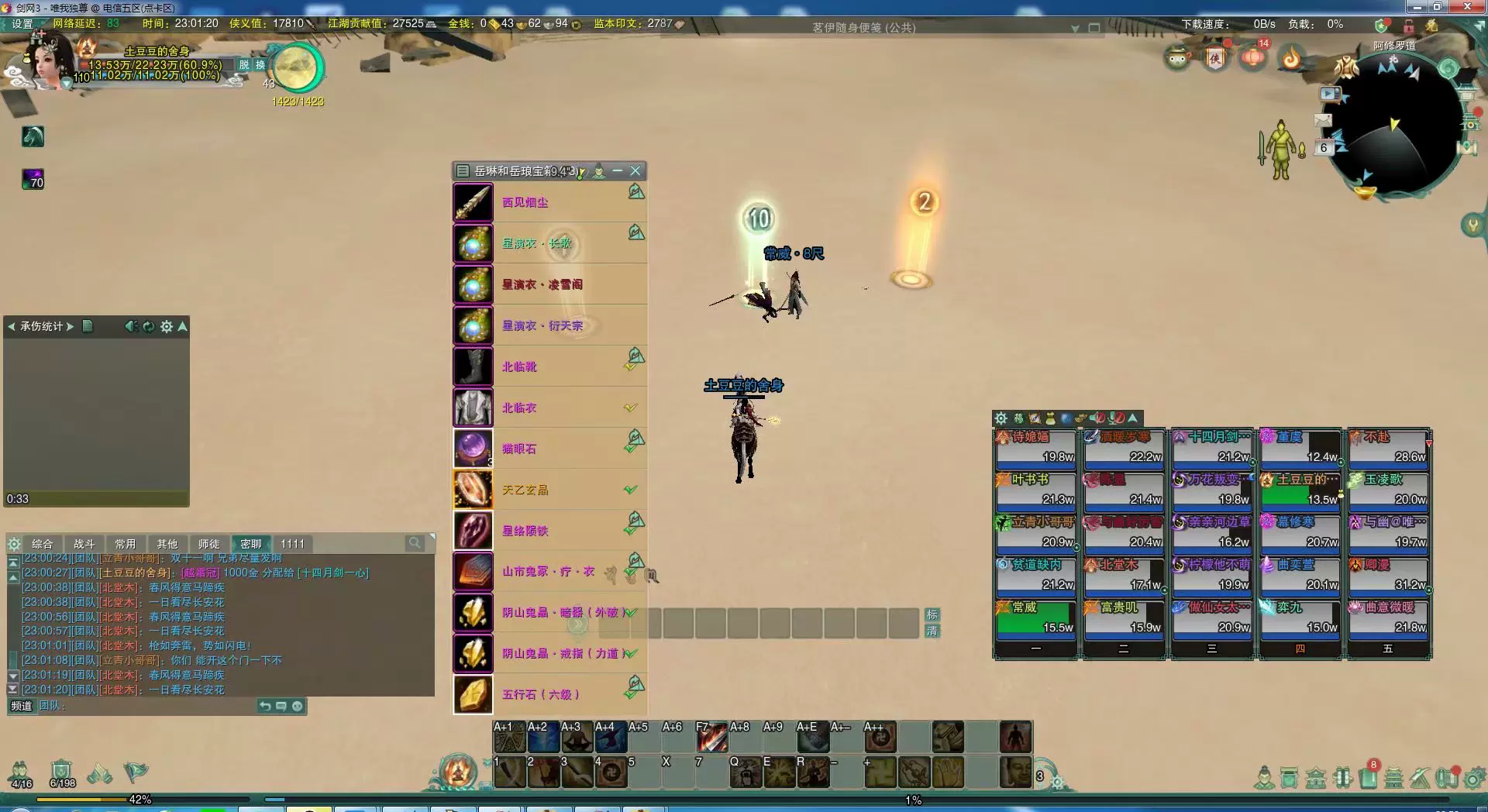Switch to the 综合 chat tab
The image size is (1488, 812).
coord(43,544)
